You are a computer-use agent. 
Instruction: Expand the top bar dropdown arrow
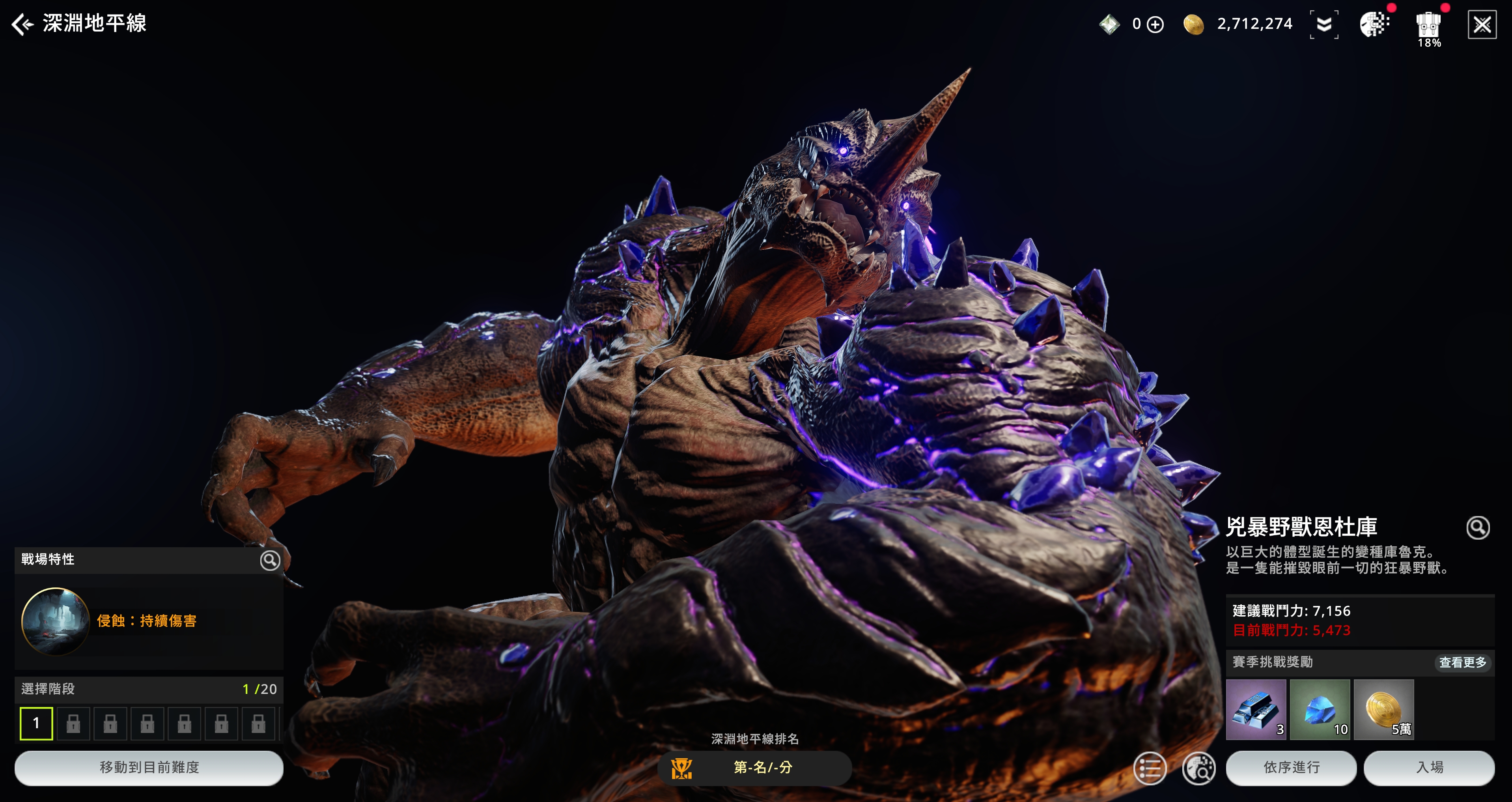(1323, 25)
